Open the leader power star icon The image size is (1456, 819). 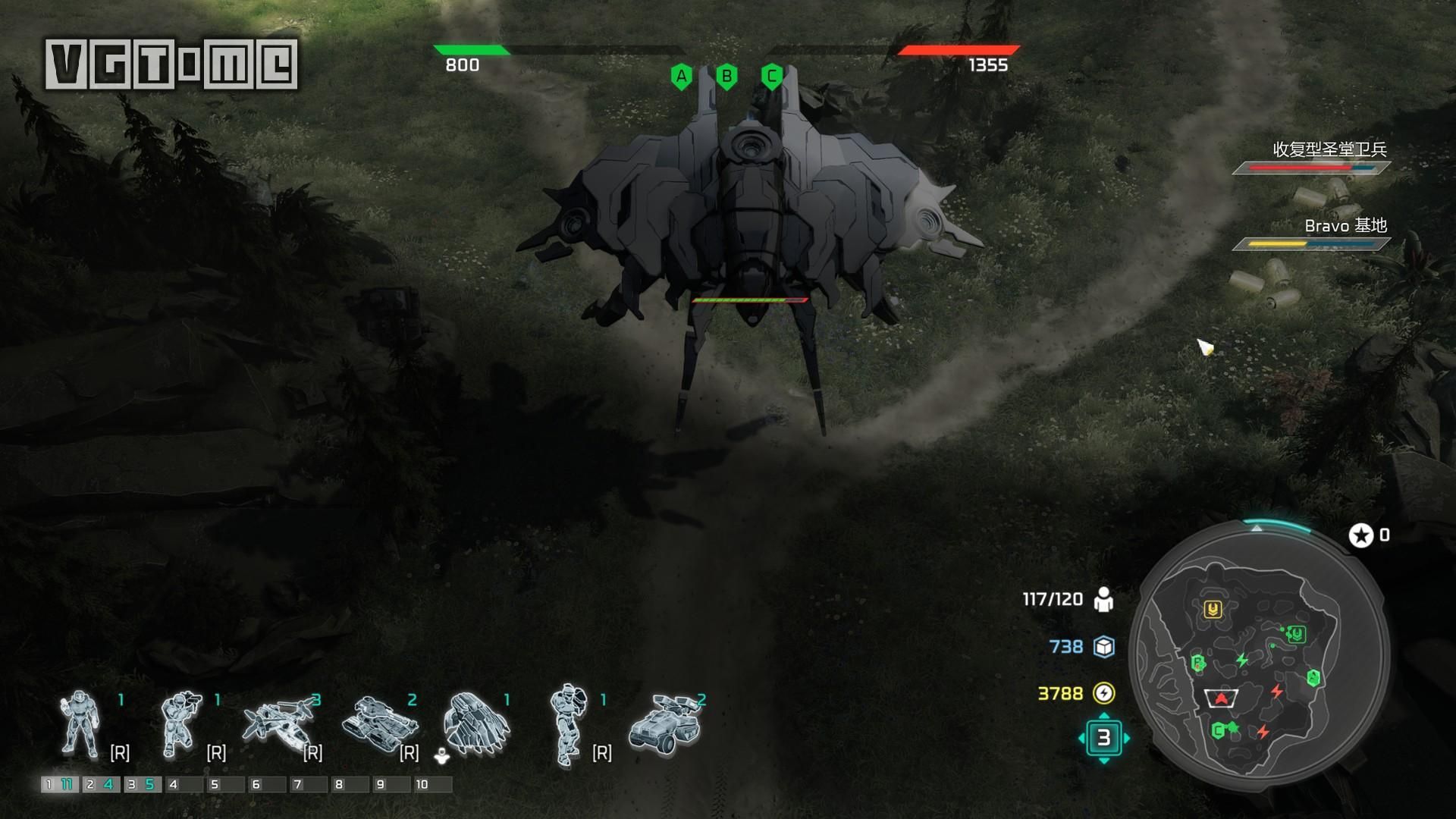[1361, 535]
